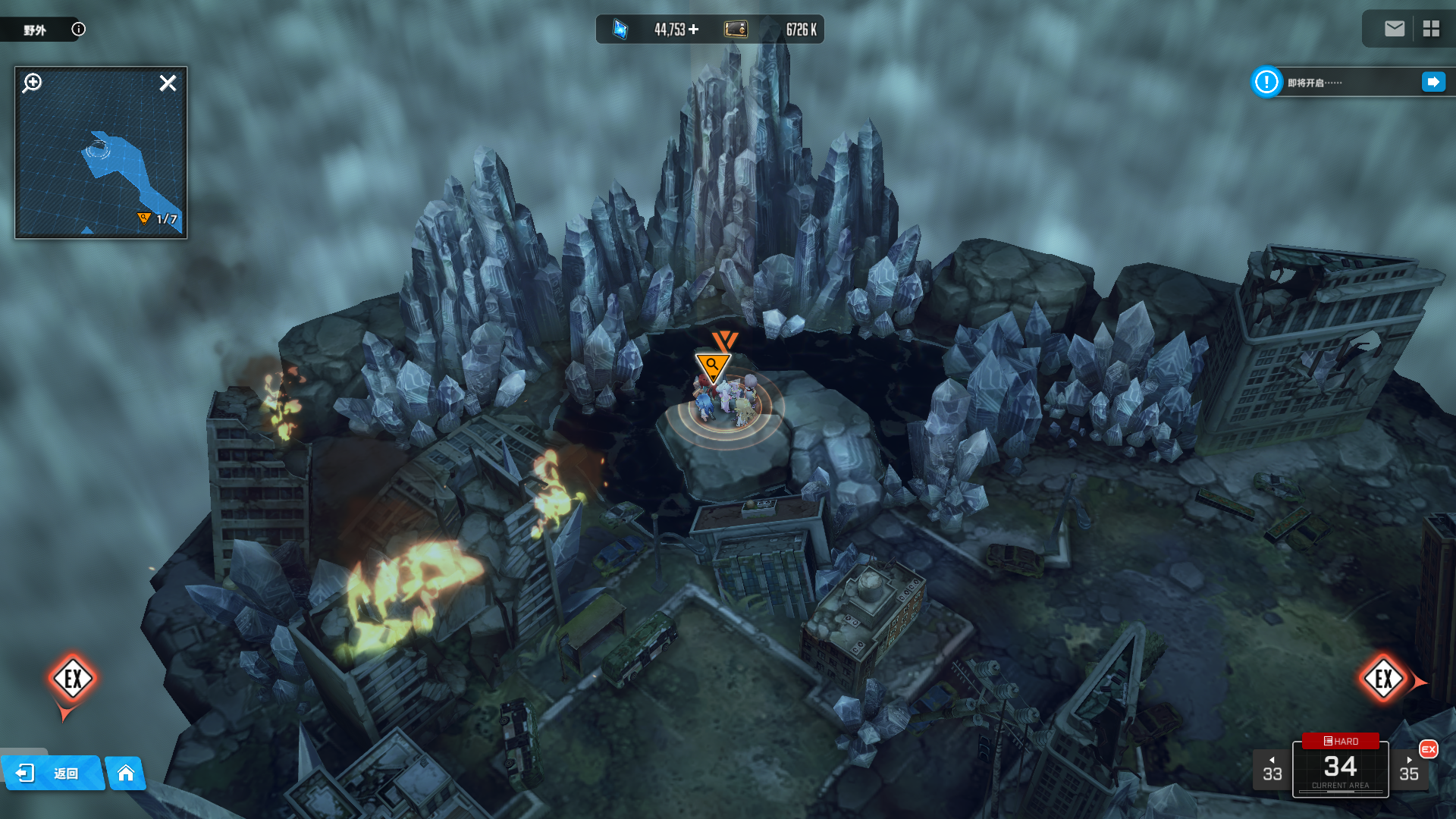Add more blue crystal currency
This screenshot has height=819, width=1456.
(x=694, y=30)
